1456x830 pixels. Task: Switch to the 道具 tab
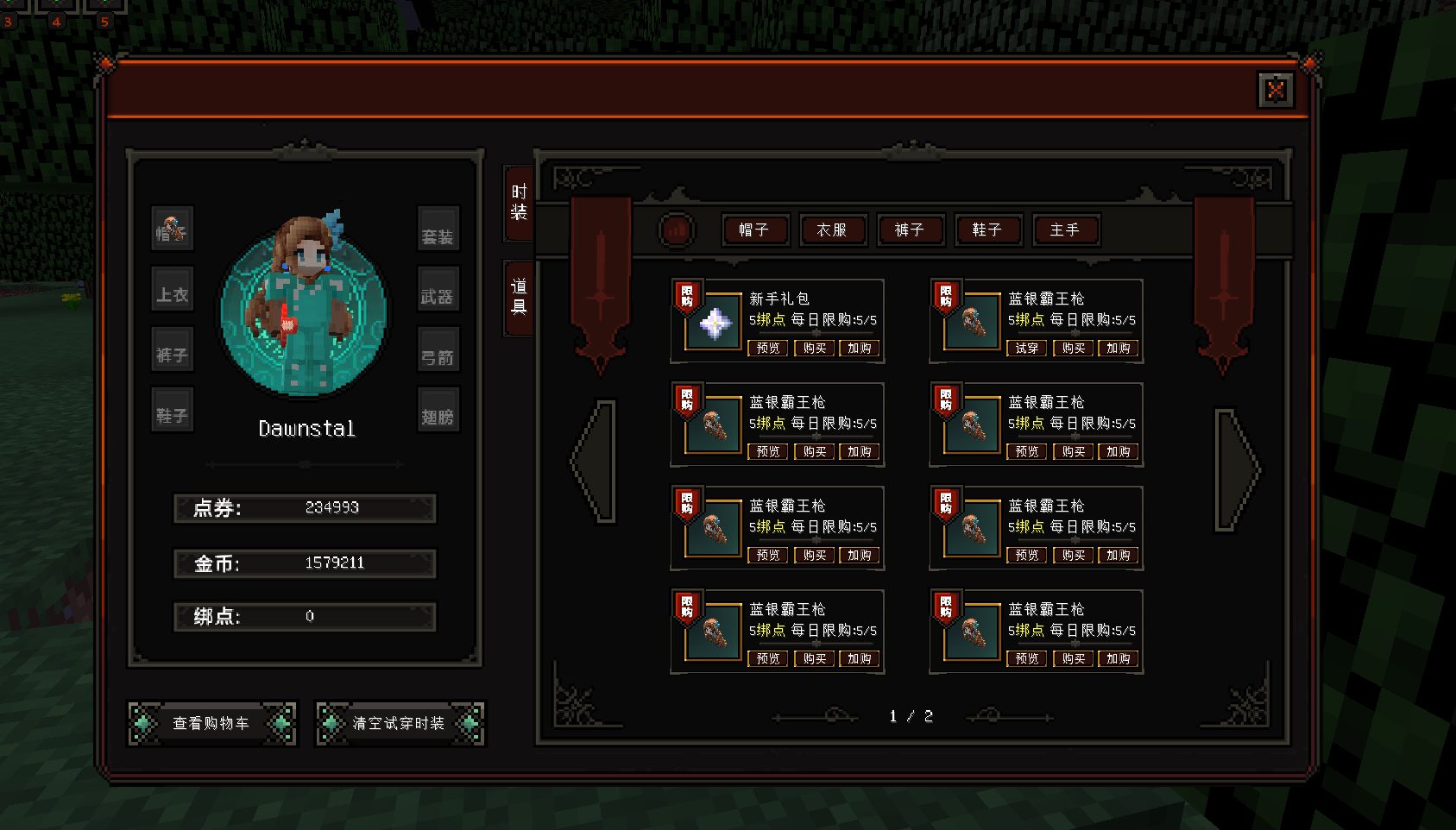point(519,297)
